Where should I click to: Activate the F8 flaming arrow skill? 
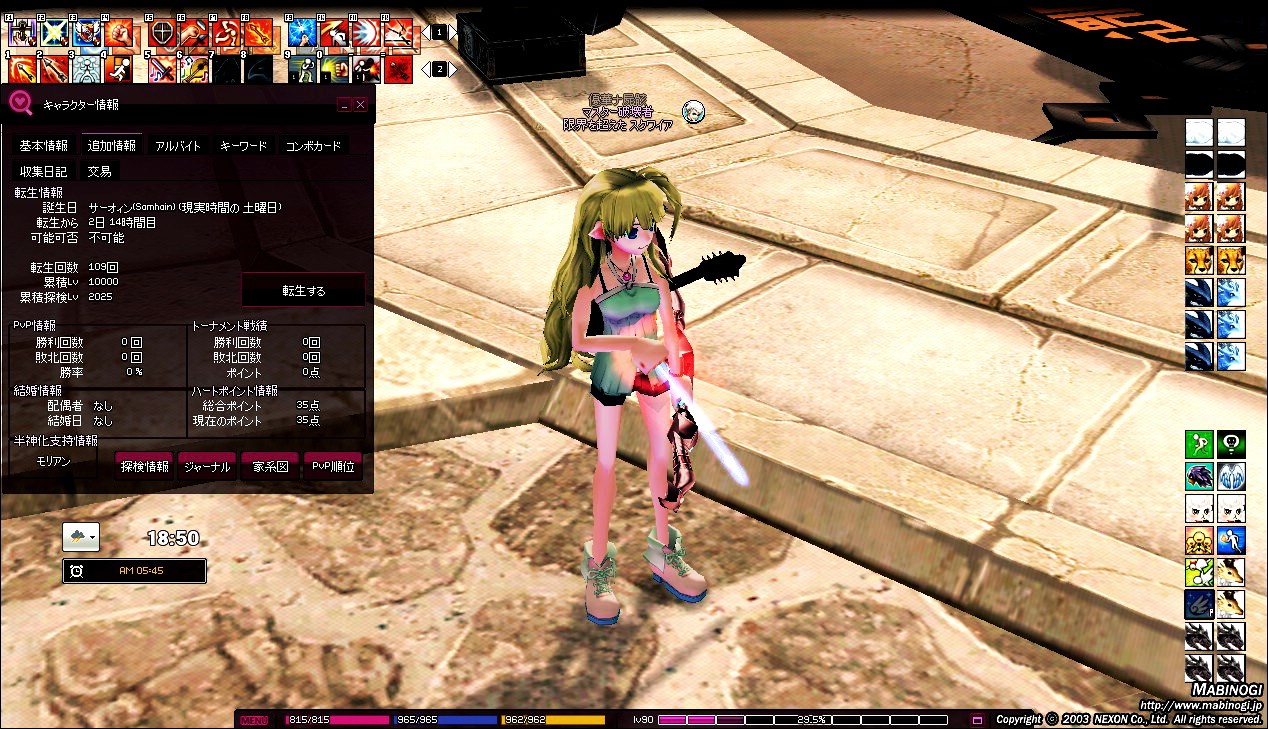click(259, 33)
